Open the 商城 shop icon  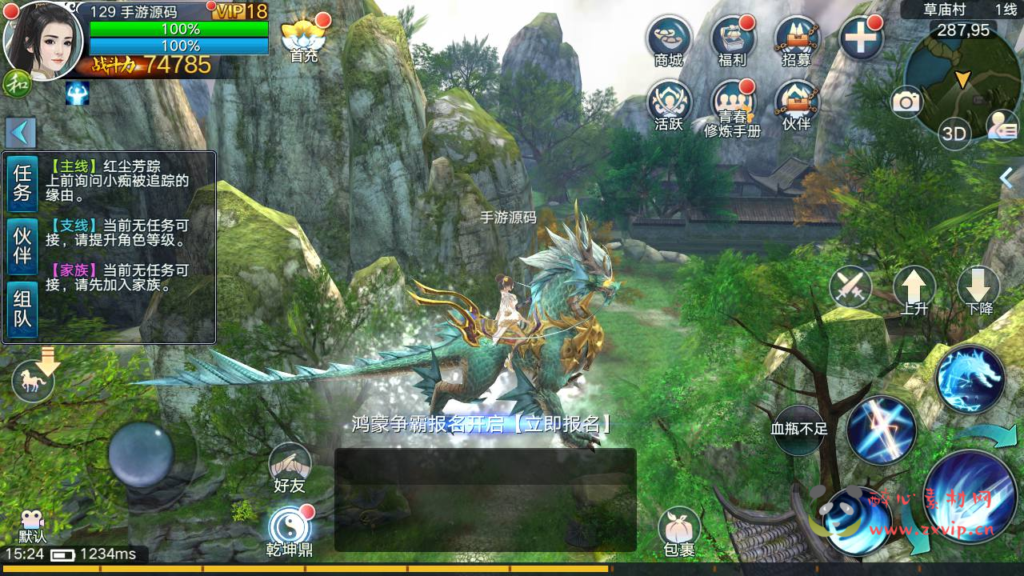click(x=668, y=40)
